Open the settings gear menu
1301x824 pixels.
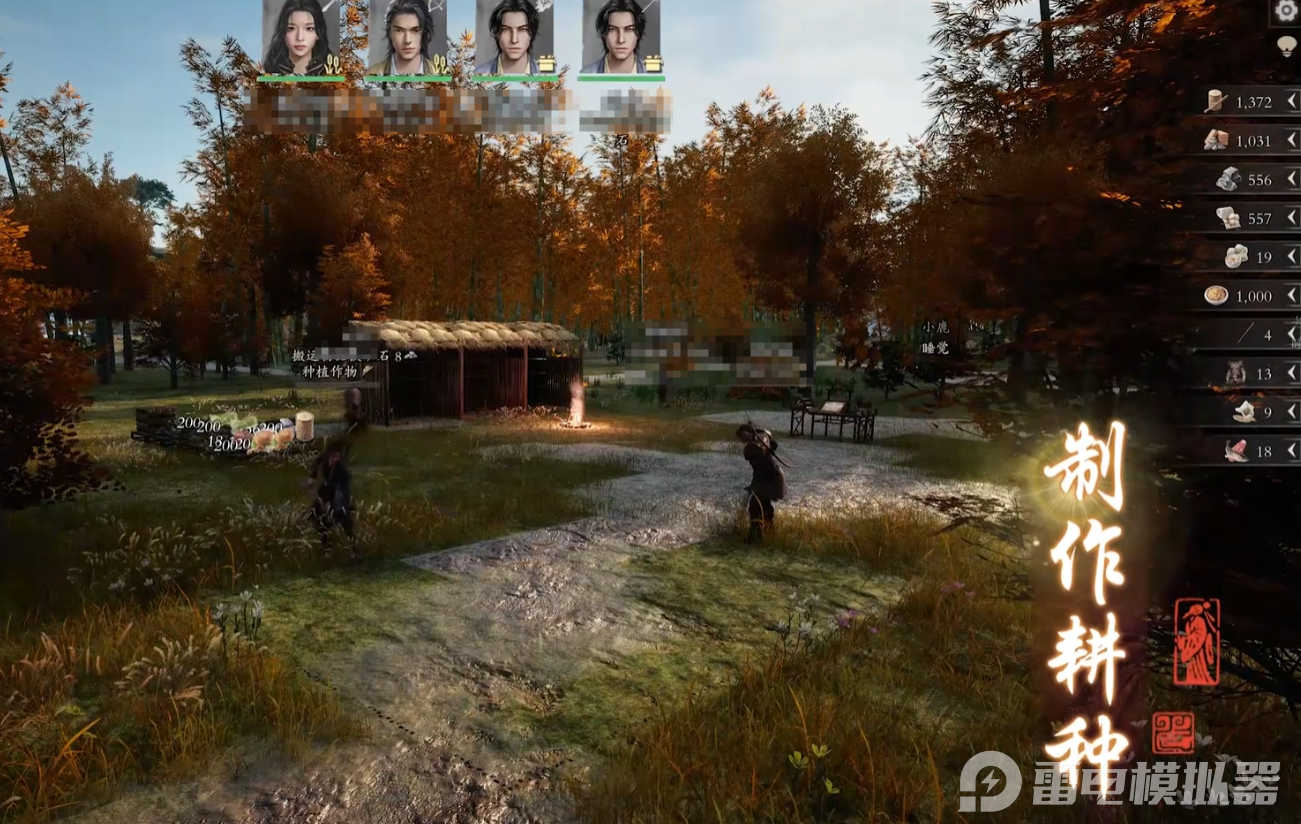click(x=1286, y=12)
